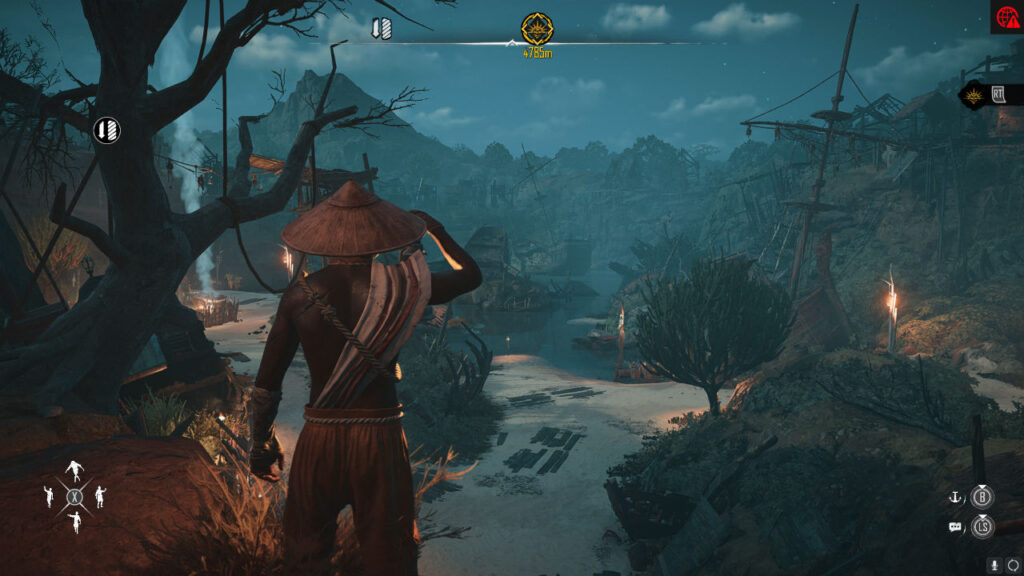Click the white dock marker on the compass bar
Viewport: 1024px width, 576px height.
381,29
